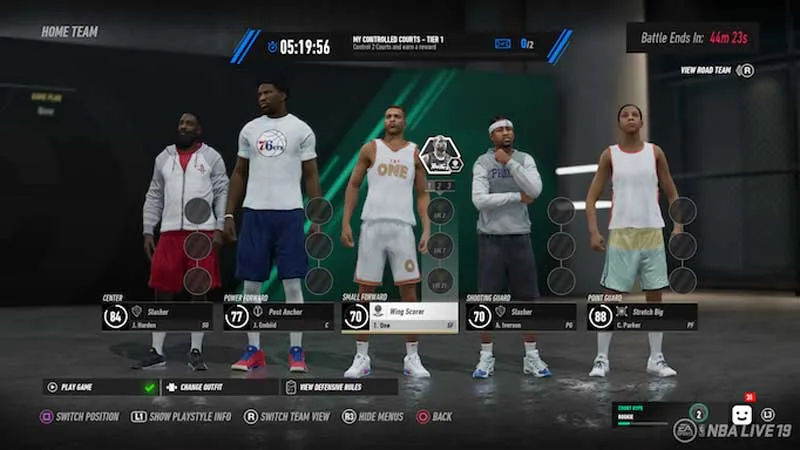Select the Small Forward Wing Scorer card

[399, 317]
